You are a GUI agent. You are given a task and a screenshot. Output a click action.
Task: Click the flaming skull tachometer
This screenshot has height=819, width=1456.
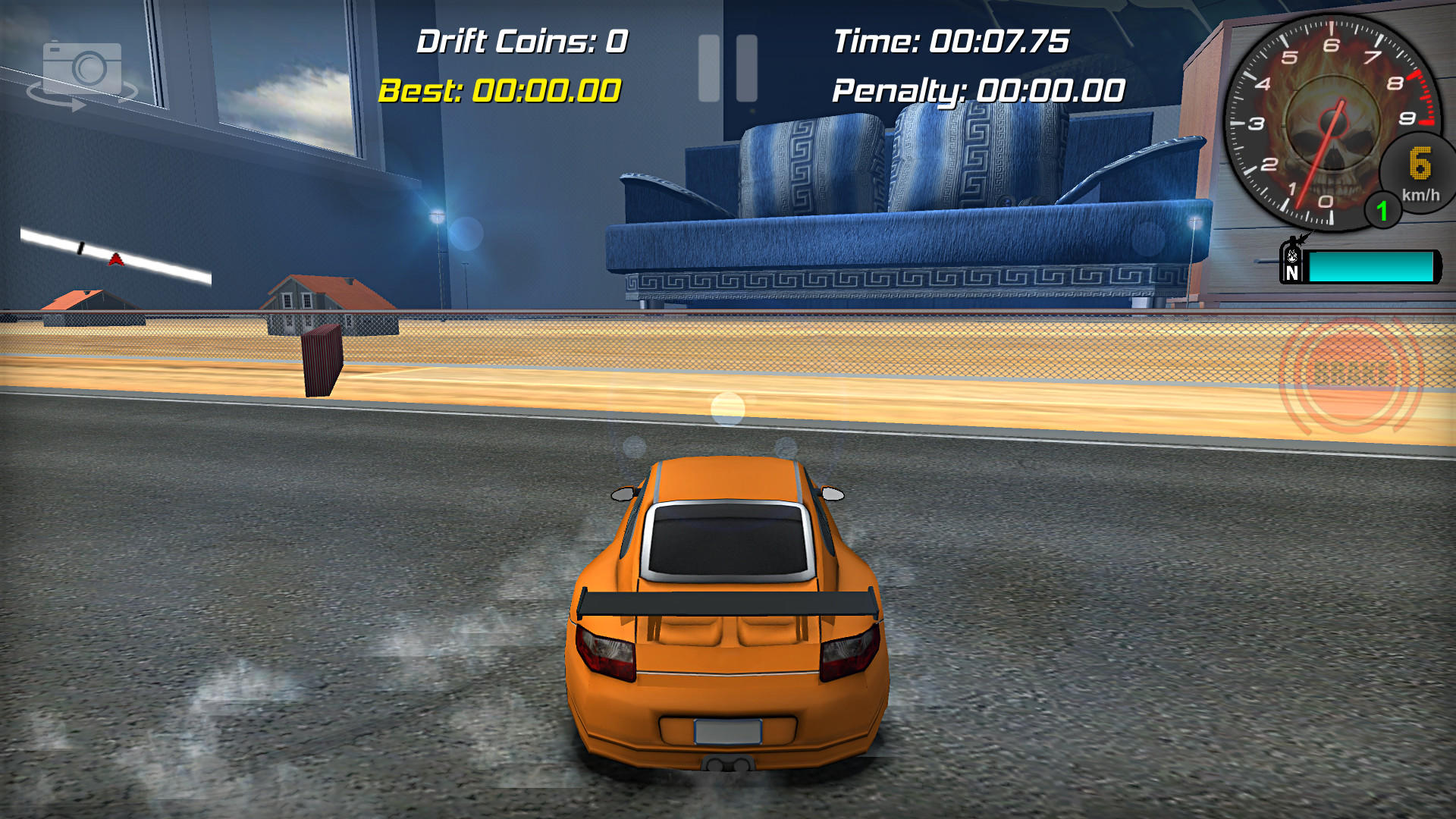click(x=1331, y=121)
